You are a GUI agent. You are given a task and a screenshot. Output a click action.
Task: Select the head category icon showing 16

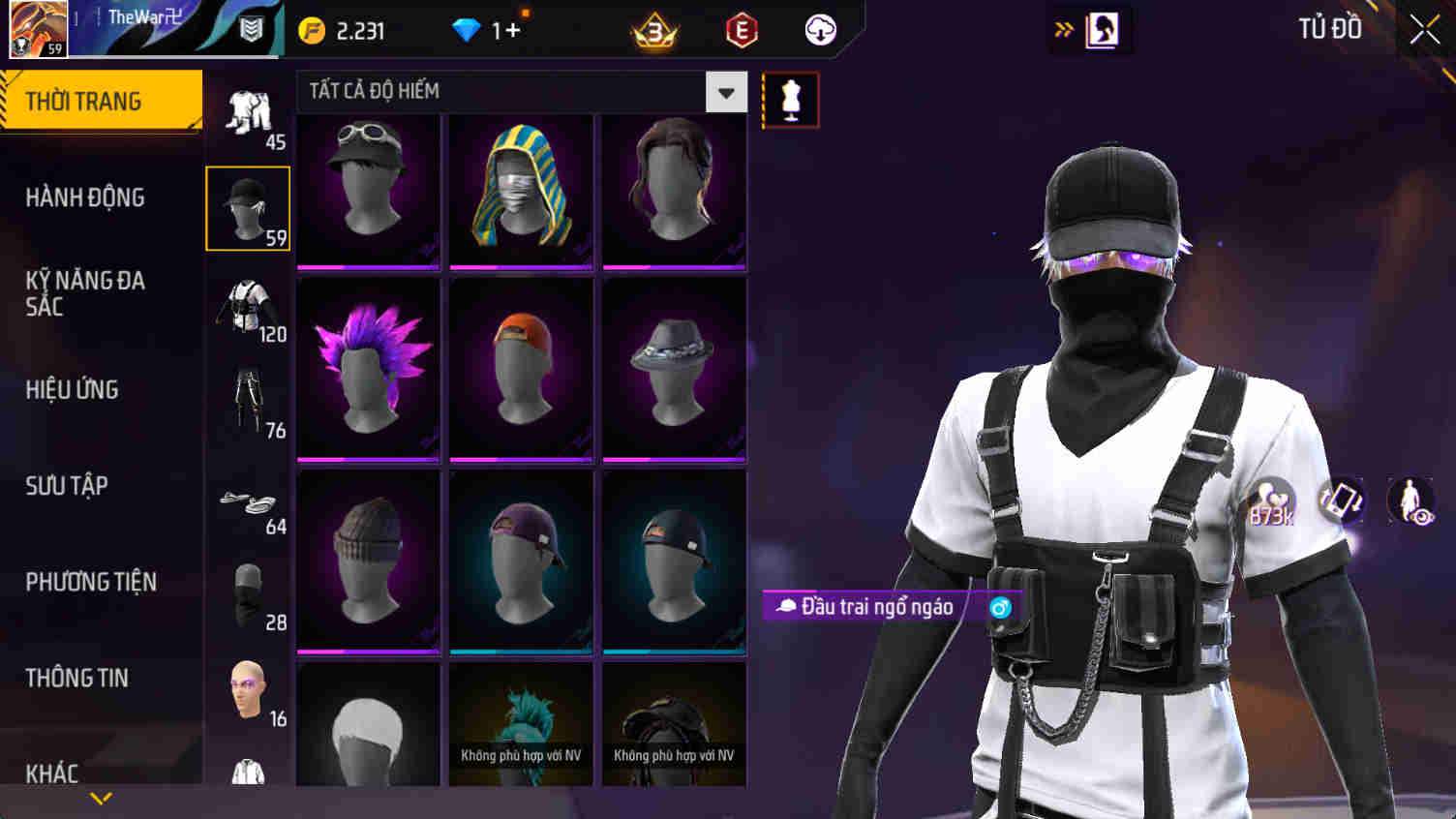click(248, 687)
